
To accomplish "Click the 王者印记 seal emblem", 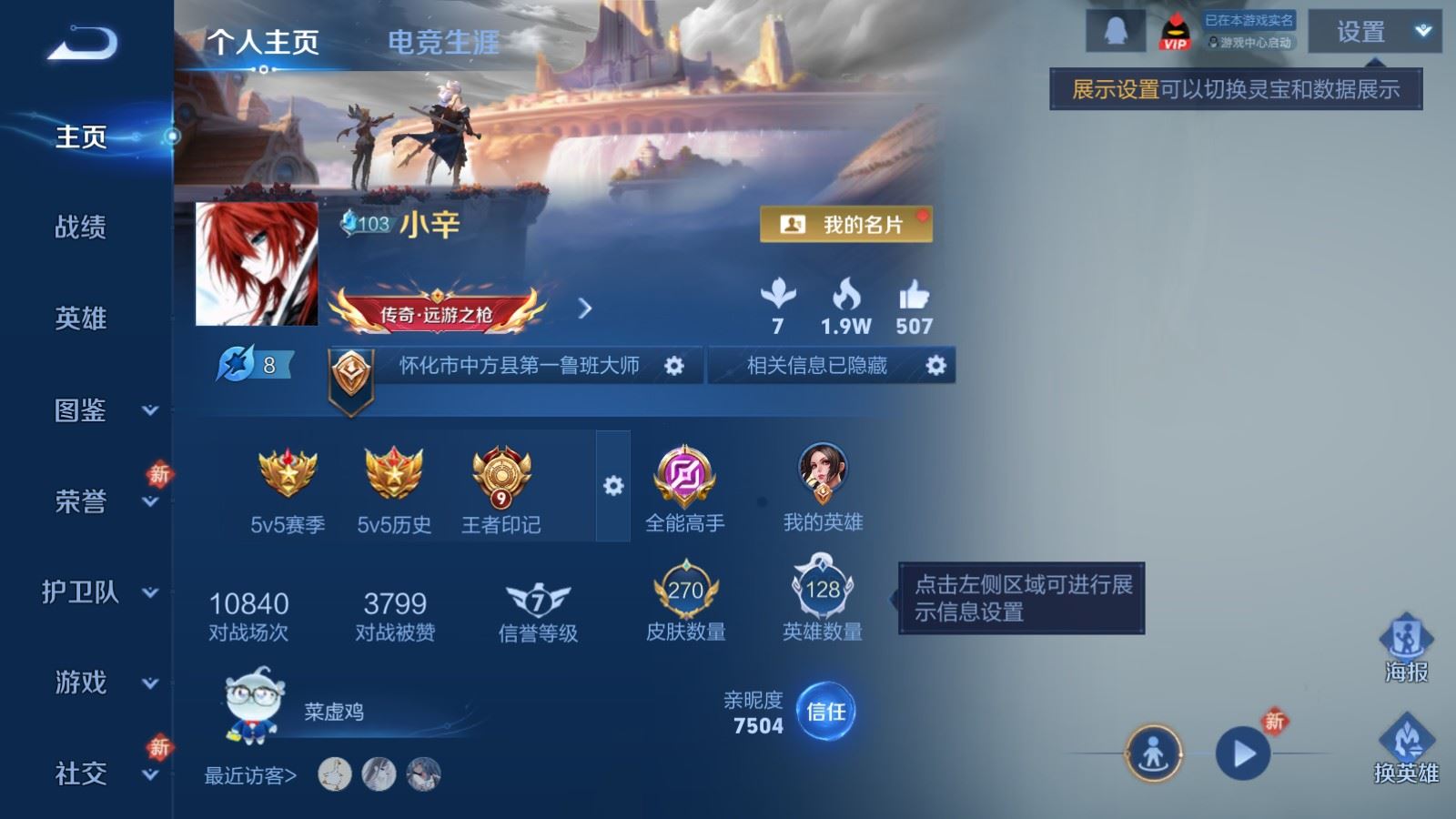I will [x=500, y=474].
